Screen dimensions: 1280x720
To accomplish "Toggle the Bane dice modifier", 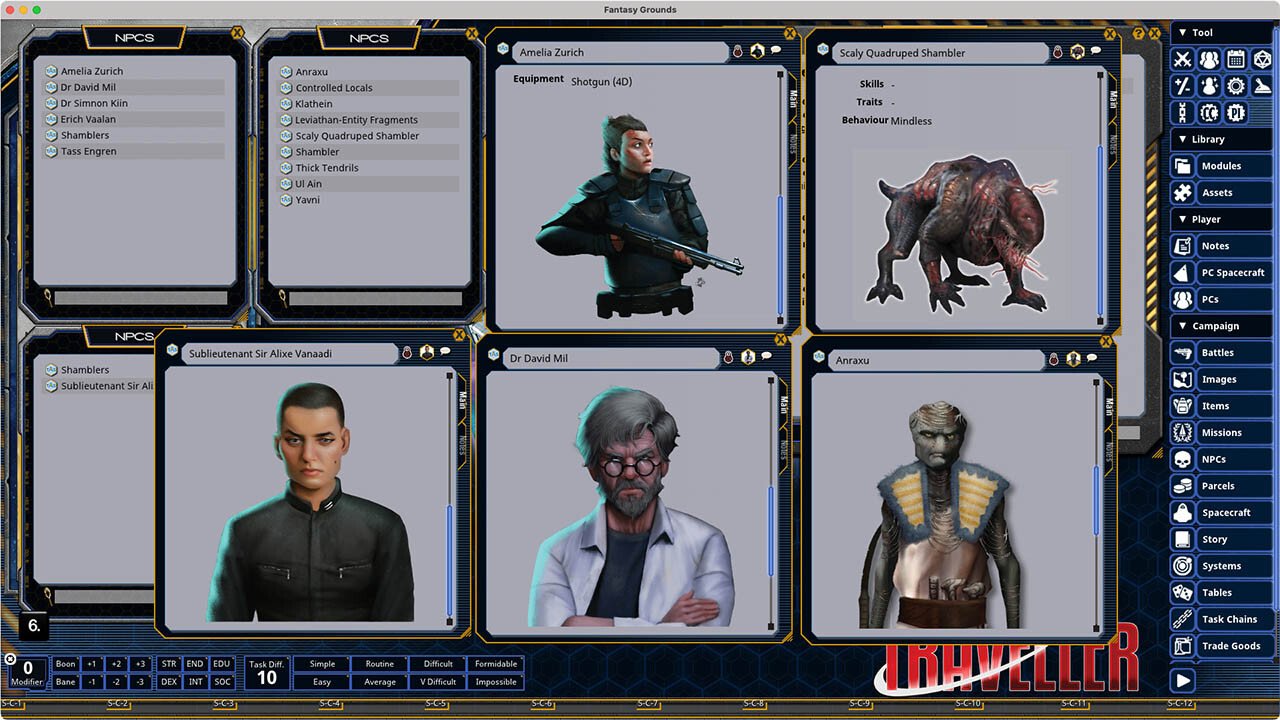I will 64,681.
